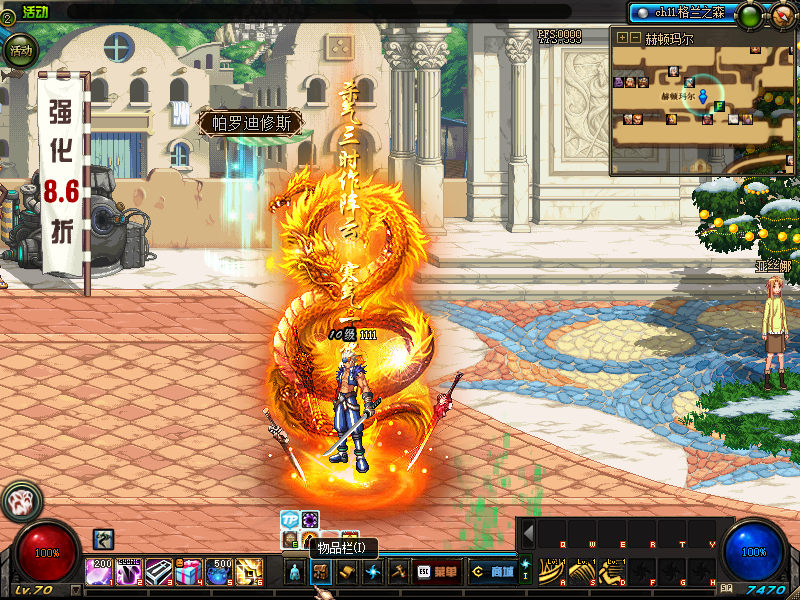
Task: Open the character info silhouette button
Action: (x=295, y=572)
